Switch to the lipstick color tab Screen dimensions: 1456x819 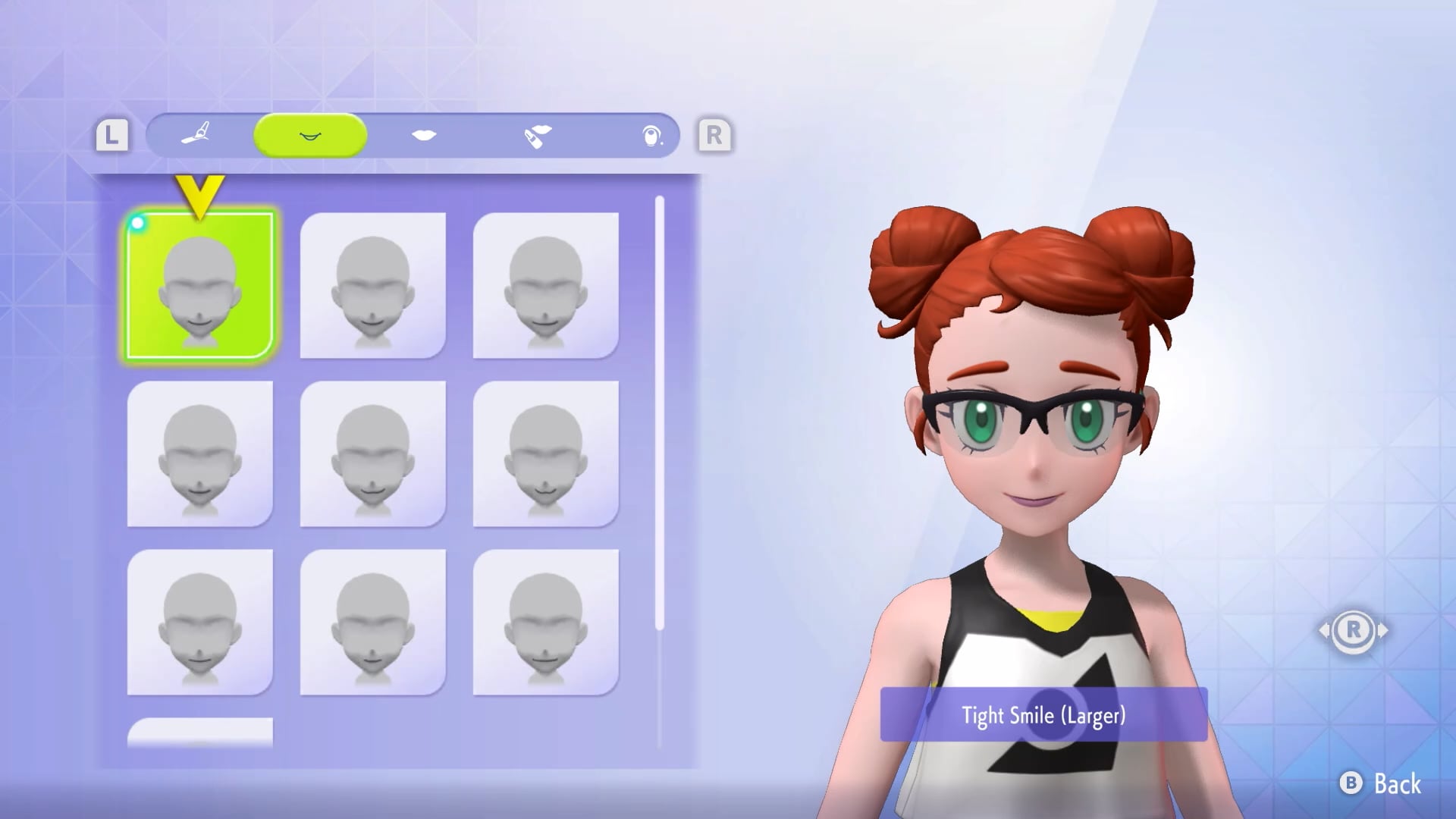click(x=537, y=136)
